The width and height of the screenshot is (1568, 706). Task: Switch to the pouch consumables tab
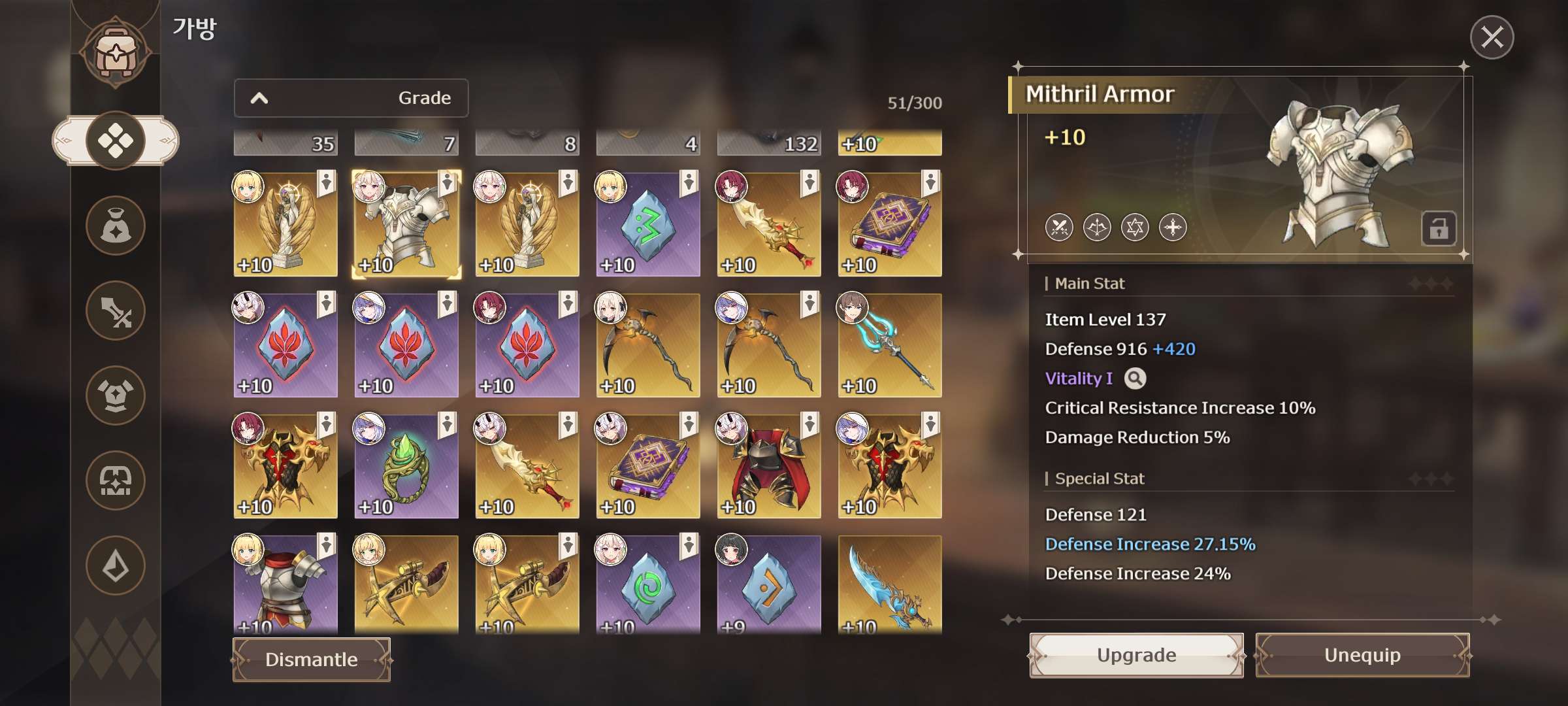(x=116, y=226)
